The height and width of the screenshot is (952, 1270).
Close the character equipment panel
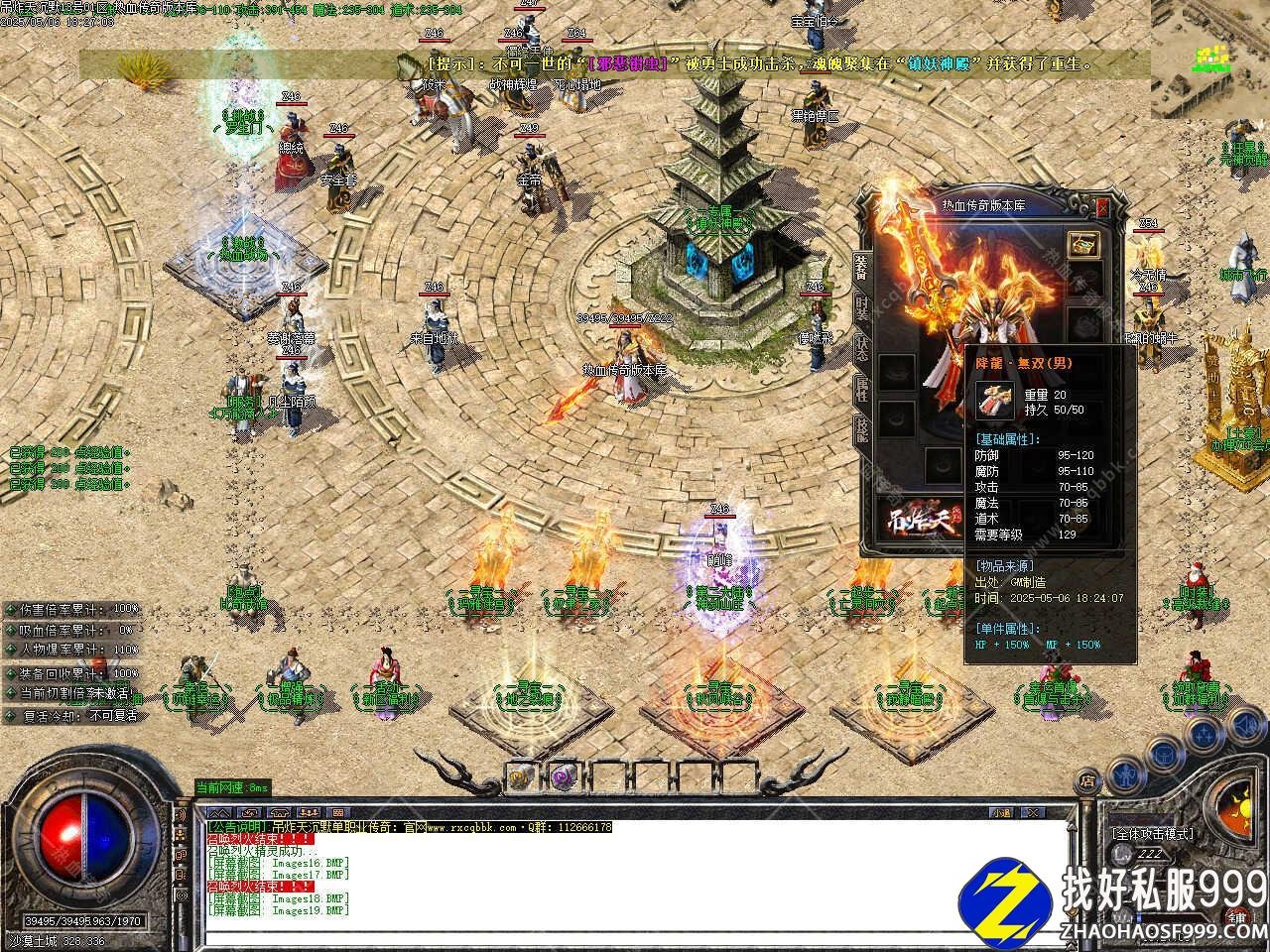click(x=1103, y=206)
